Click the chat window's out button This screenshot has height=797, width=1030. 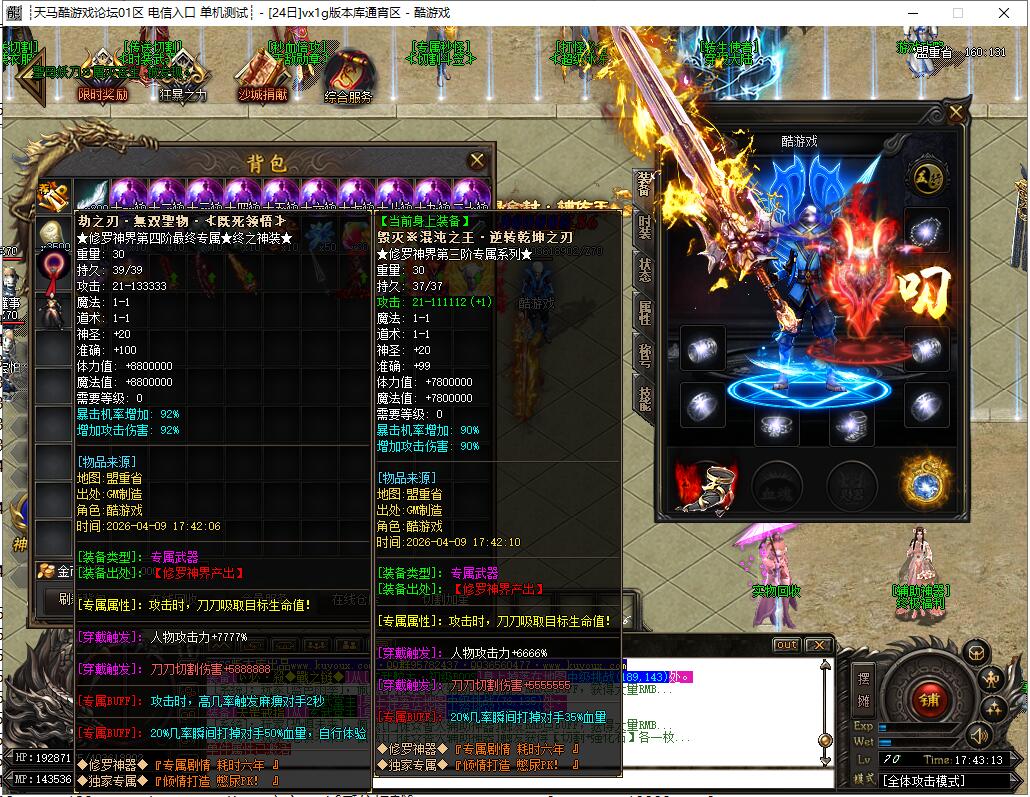(787, 645)
